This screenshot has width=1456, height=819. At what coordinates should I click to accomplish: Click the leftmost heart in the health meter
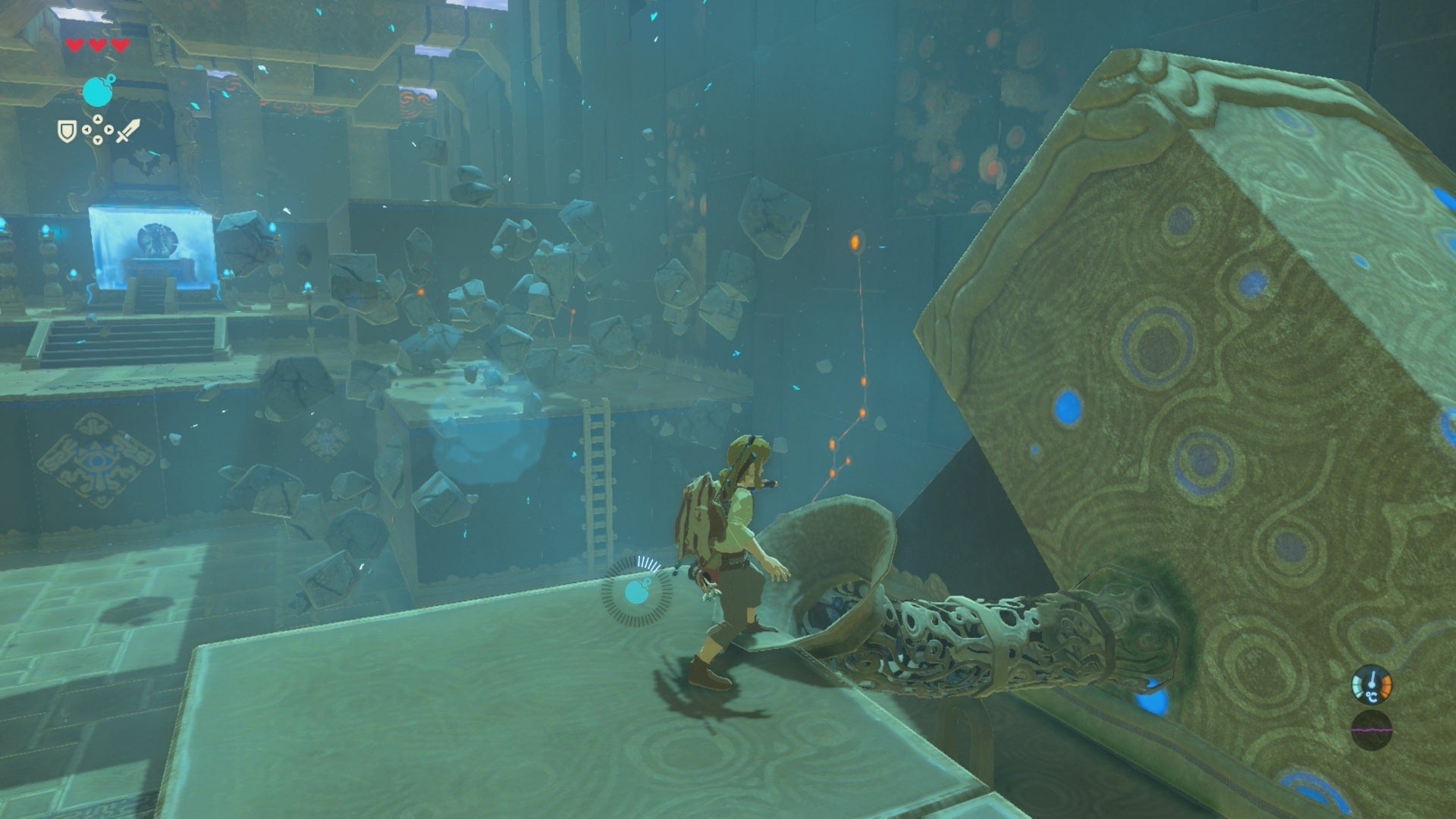point(74,44)
